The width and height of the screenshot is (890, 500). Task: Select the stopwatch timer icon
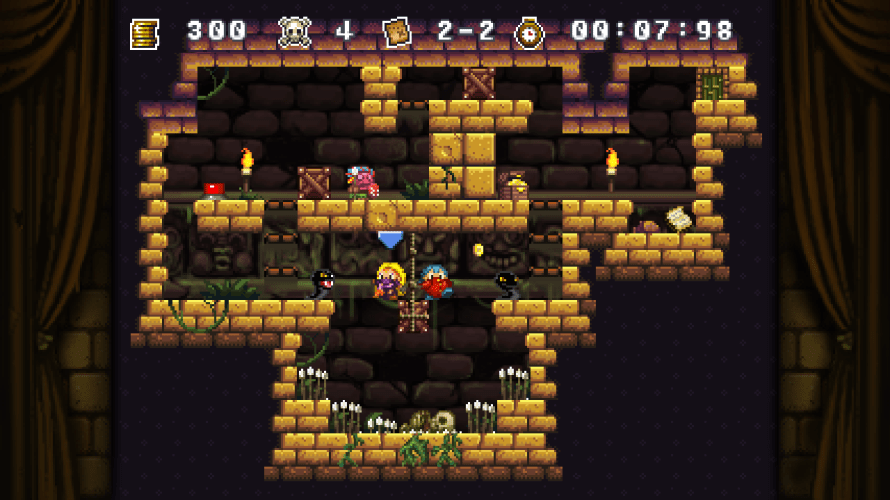click(x=528, y=33)
